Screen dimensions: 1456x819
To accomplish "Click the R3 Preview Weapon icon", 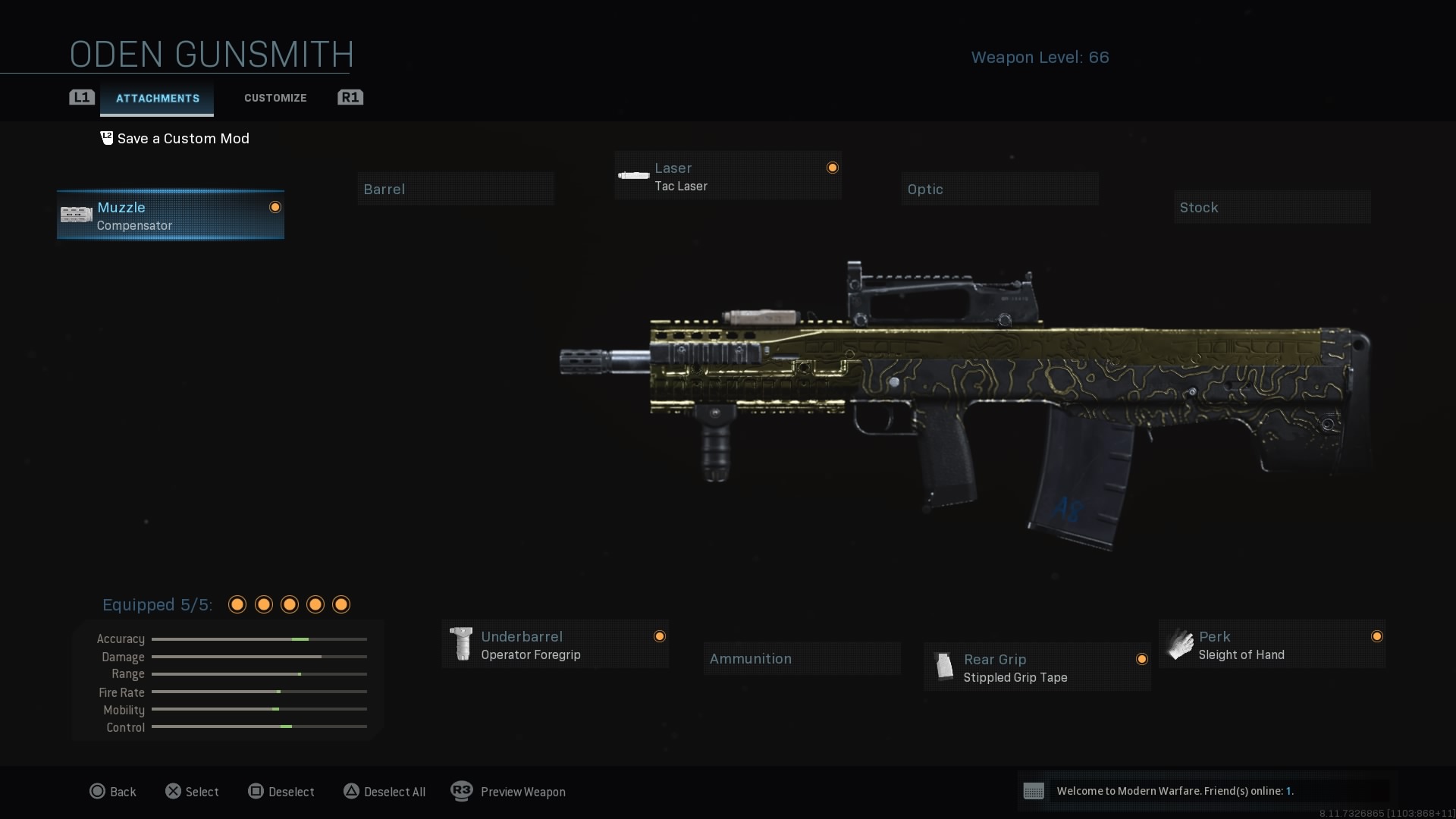I will tap(463, 791).
